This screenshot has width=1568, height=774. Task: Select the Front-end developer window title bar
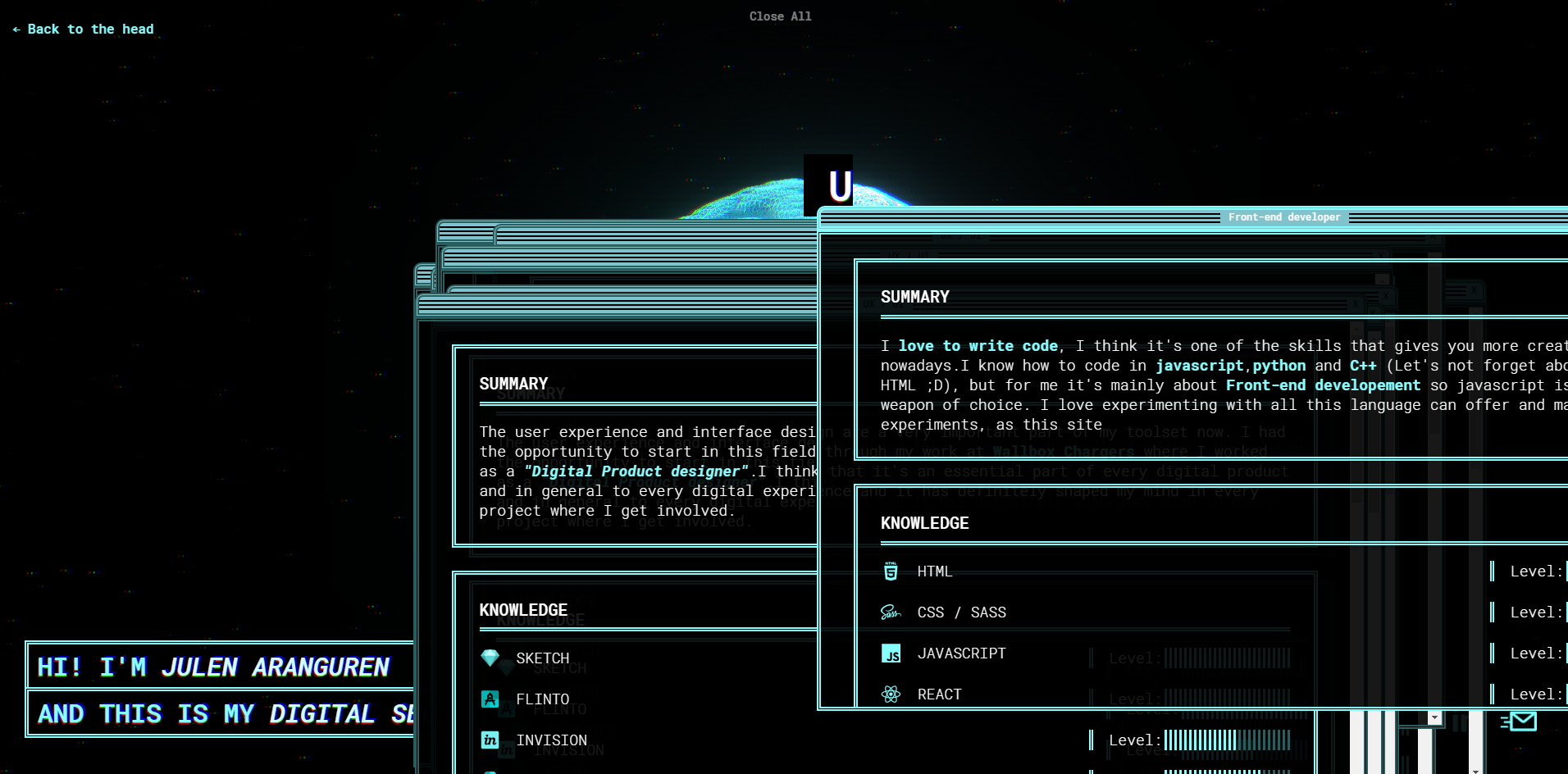click(1283, 217)
